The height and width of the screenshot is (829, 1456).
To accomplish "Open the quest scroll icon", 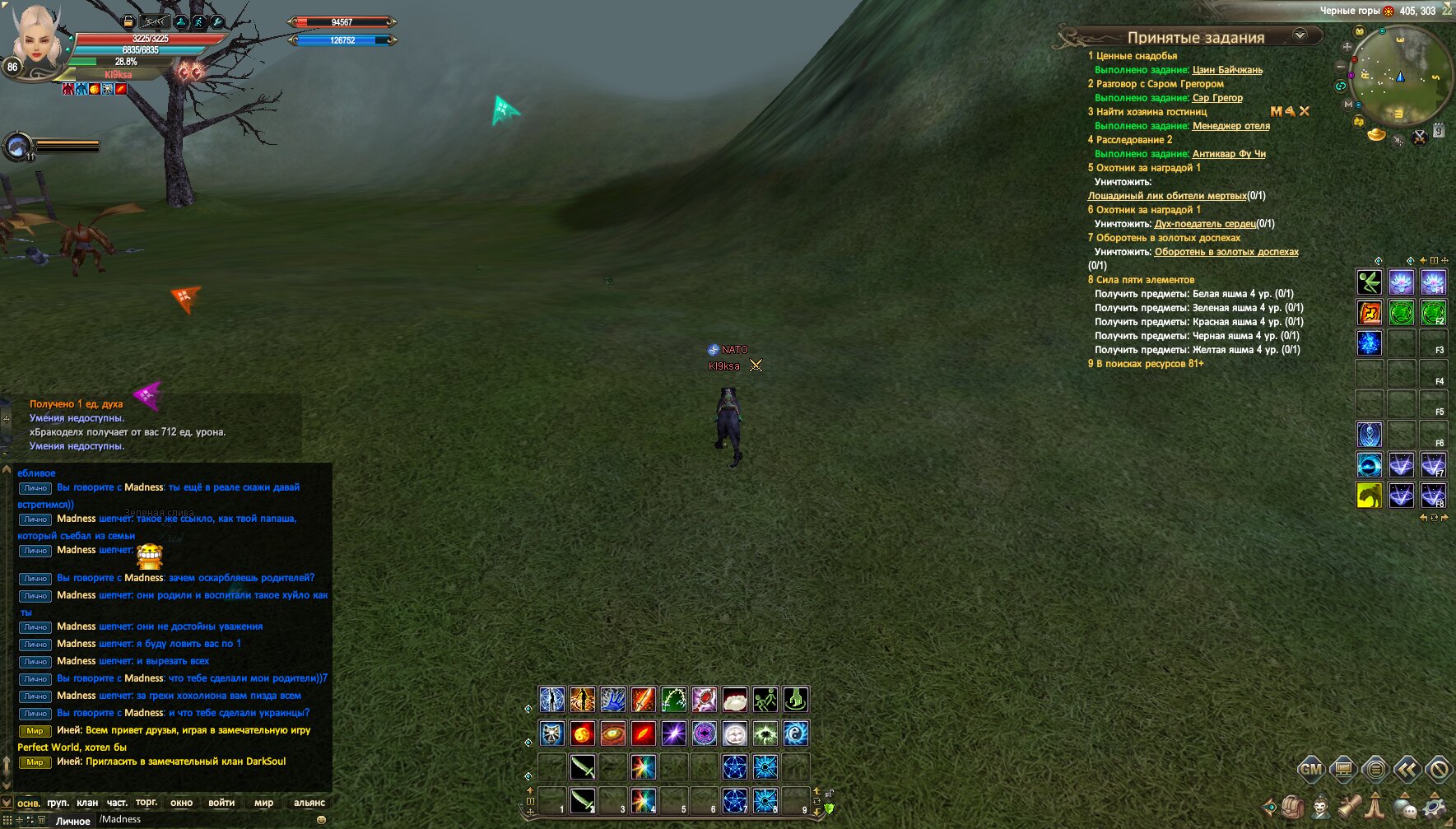I will point(1349,807).
